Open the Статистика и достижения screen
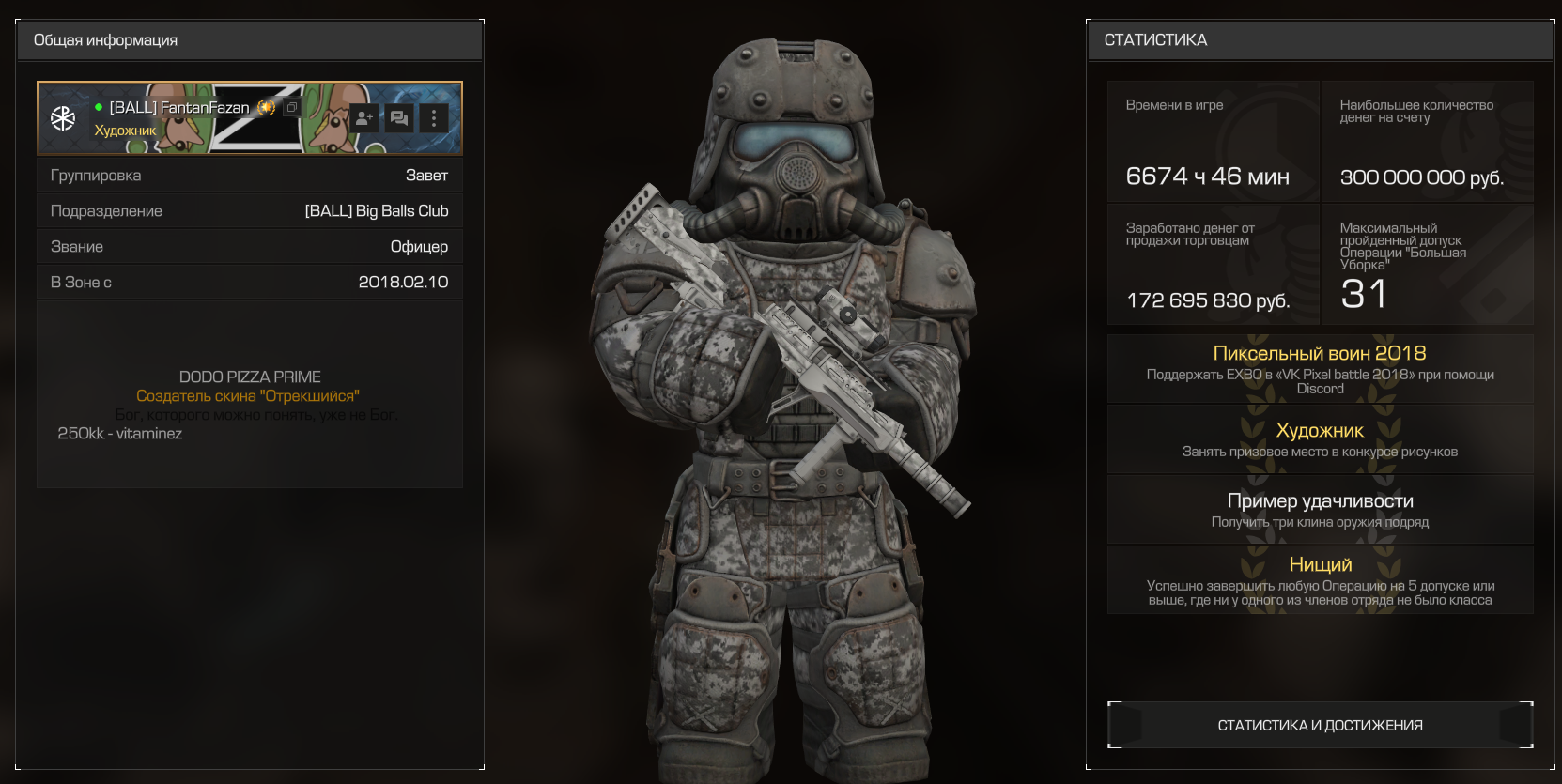The height and width of the screenshot is (784, 1562). click(x=1320, y=725)
